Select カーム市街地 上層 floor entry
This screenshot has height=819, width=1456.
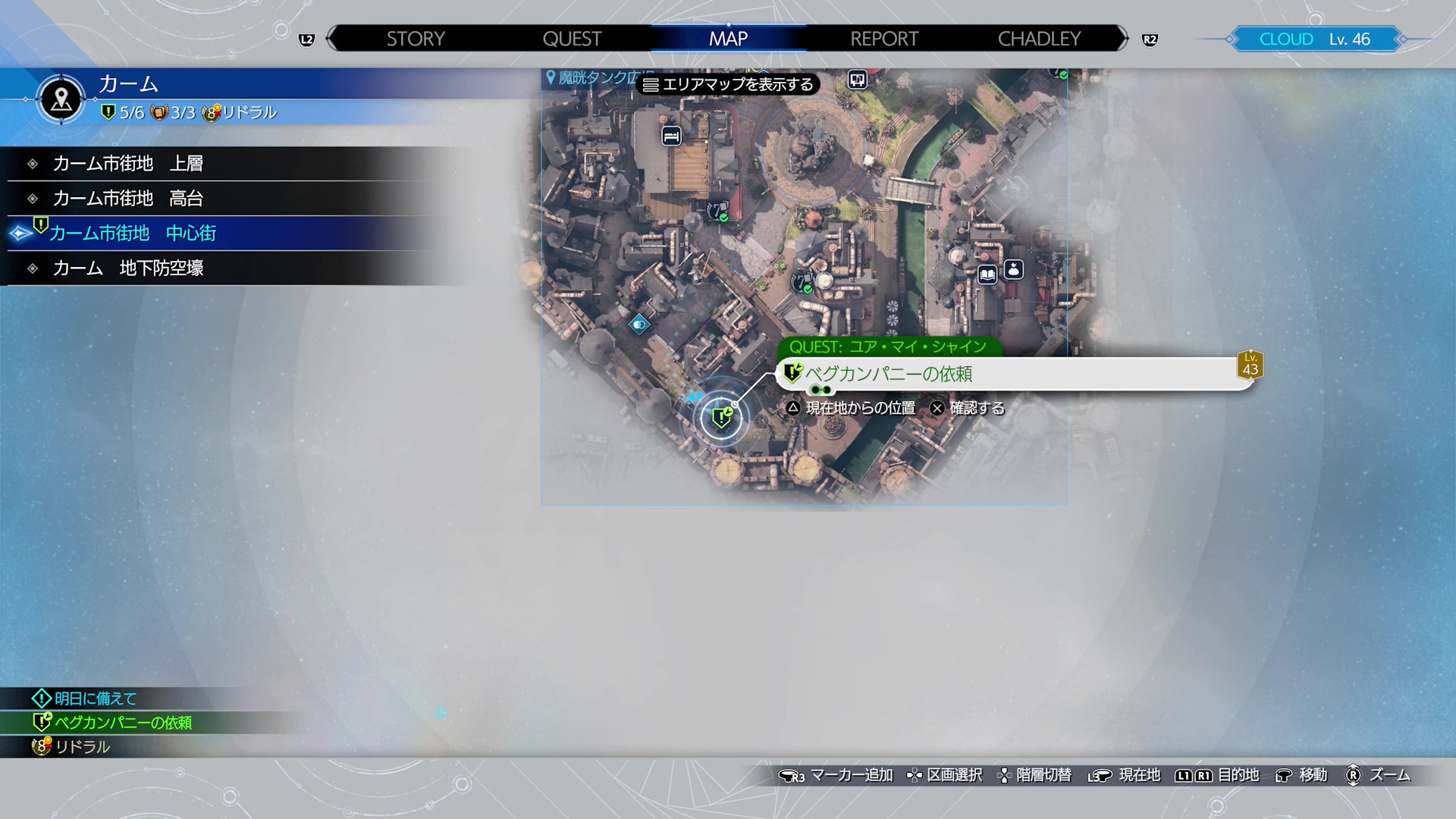click(x=127, y=164)
